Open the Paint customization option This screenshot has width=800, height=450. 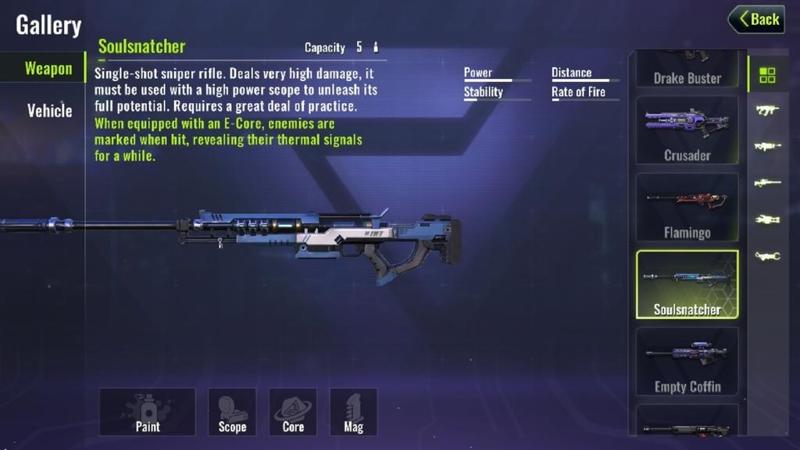pyautogui.click(x=147, y=412)
